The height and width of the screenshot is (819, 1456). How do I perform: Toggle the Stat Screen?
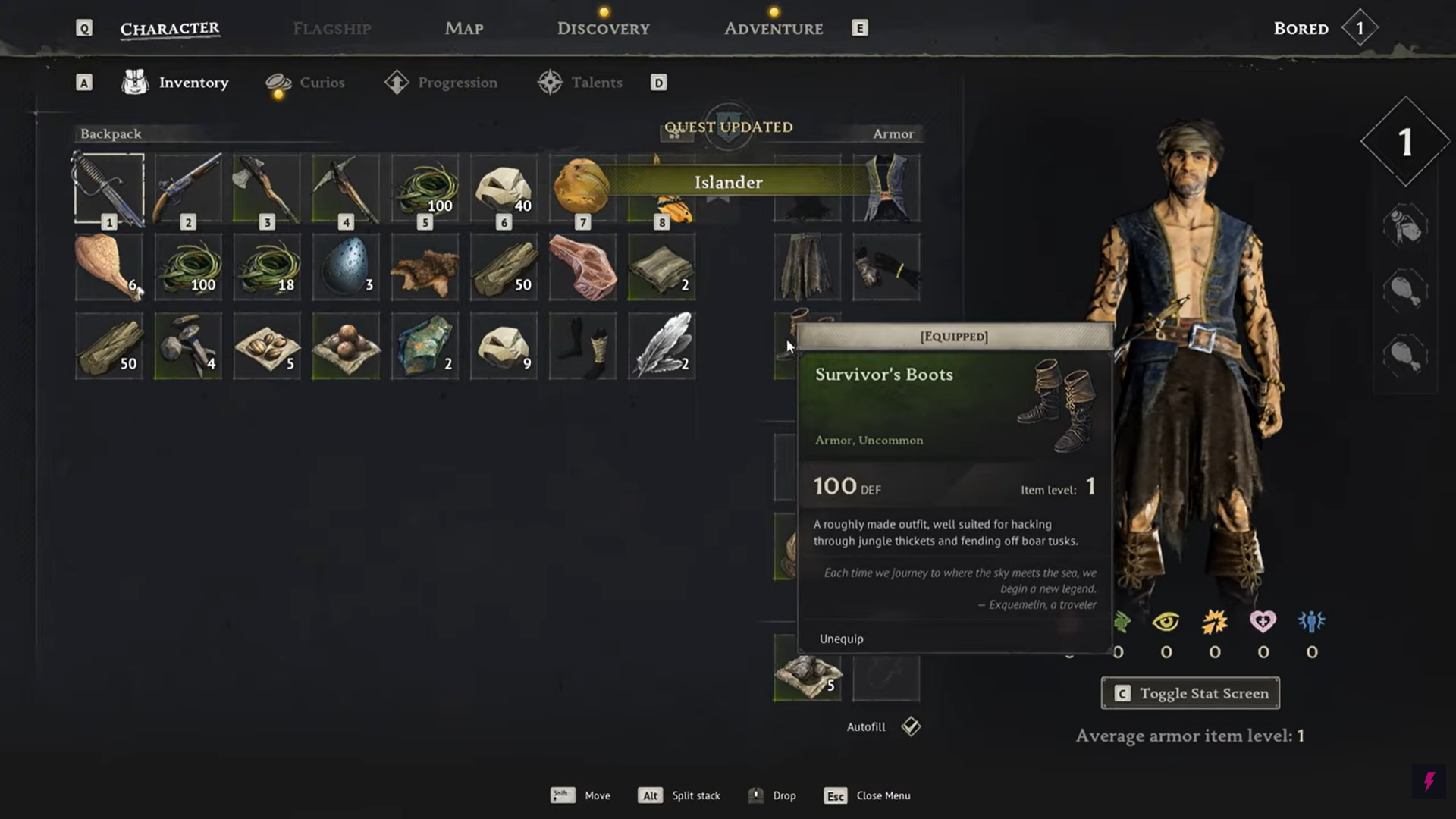pyautogui.click(x=1190, y=693)
